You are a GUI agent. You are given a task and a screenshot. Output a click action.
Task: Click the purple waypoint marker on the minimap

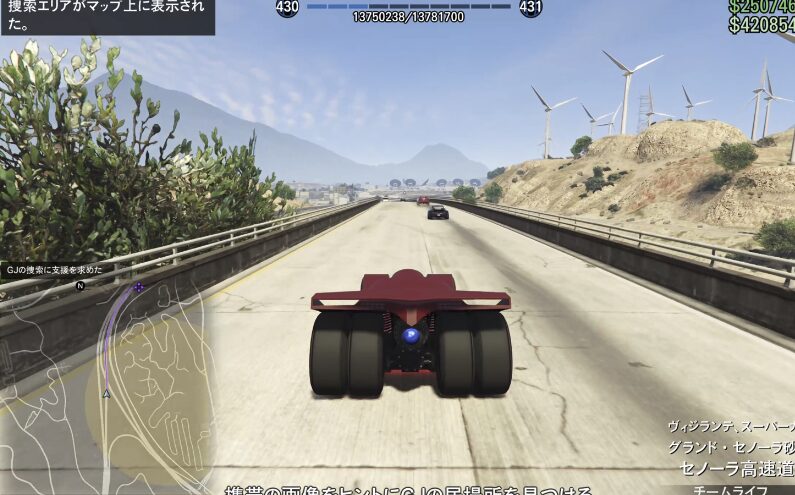tap(139, 287)
